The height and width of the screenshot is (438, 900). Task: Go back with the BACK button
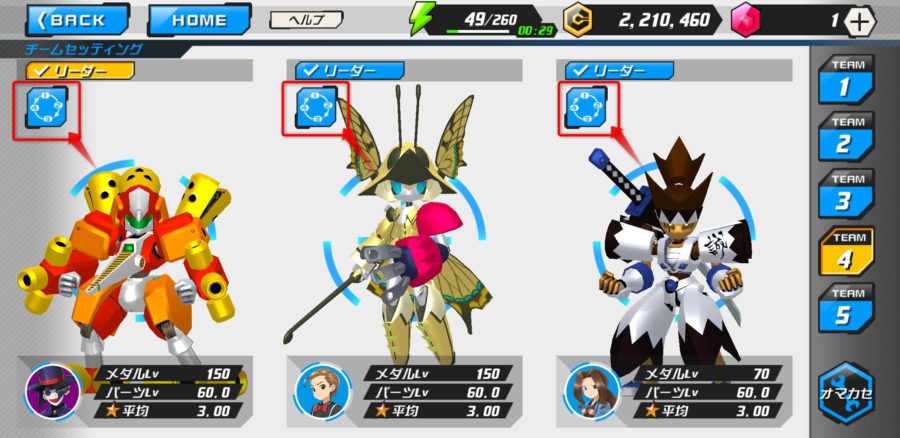tap(77, 19)
